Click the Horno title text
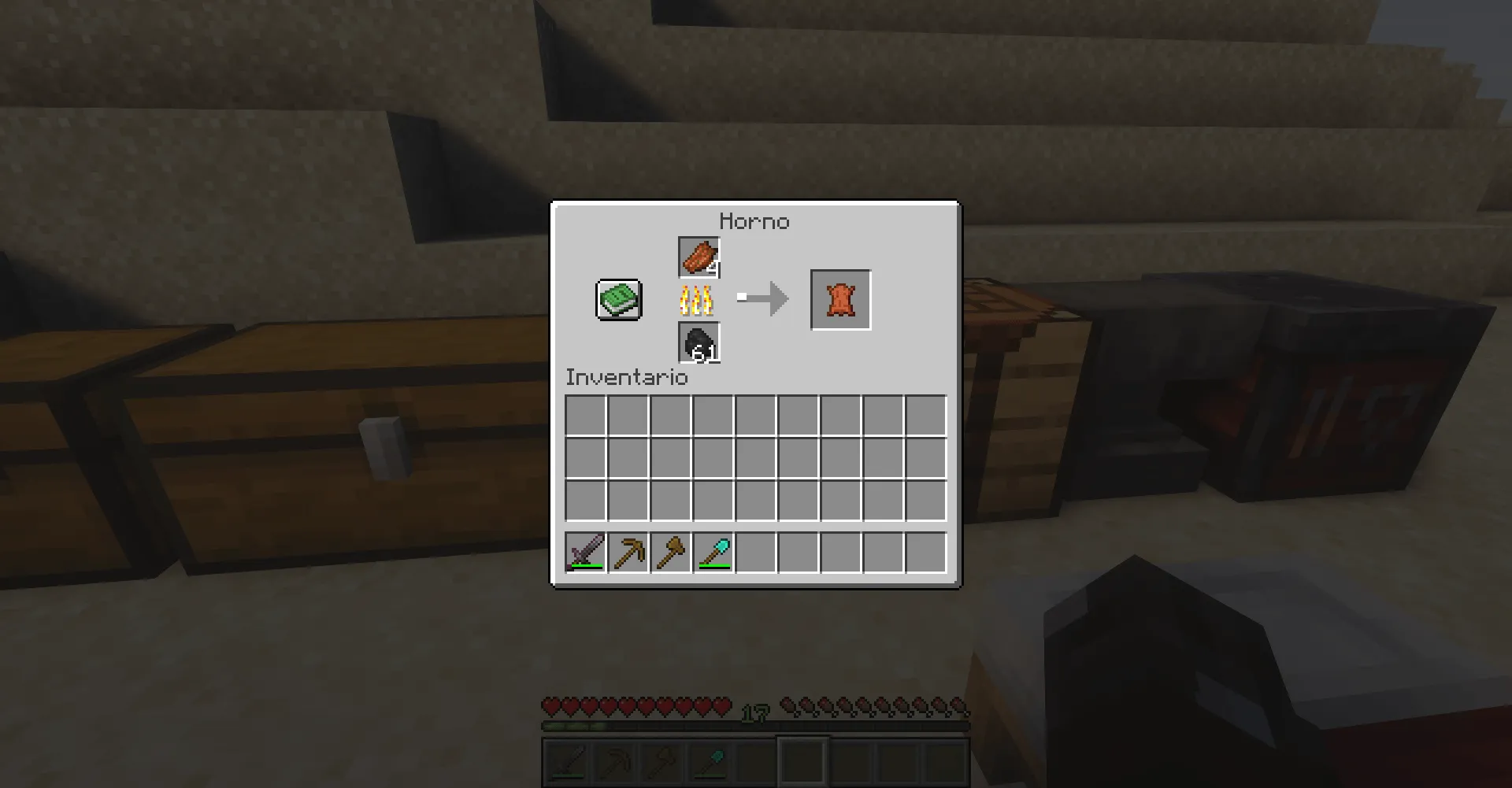 point(755,221)
